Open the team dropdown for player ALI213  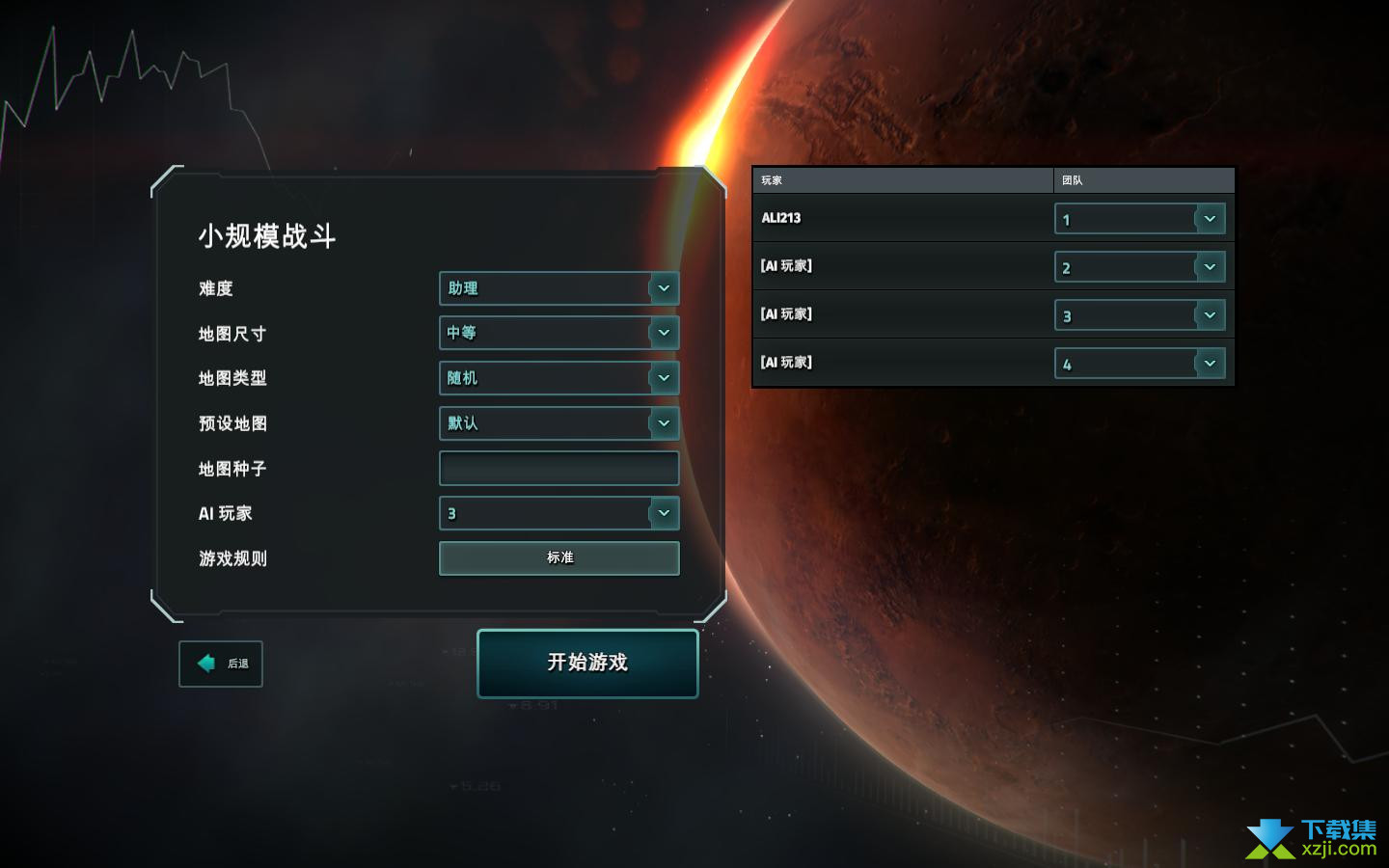pyautogui.click(x=1139, y=219)
